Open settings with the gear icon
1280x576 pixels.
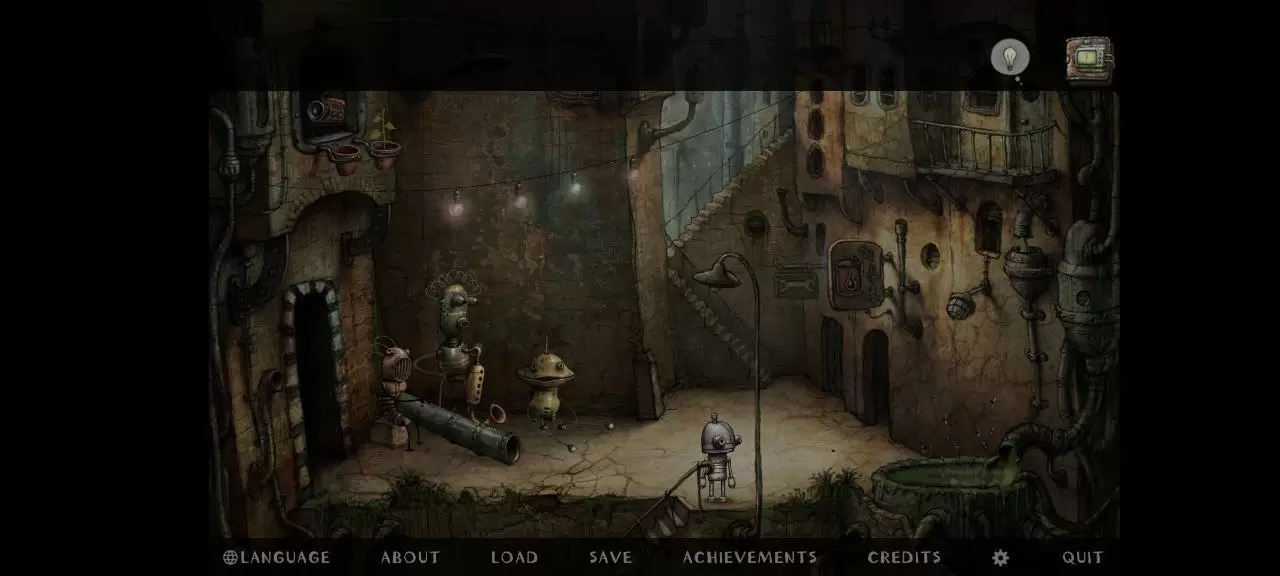pos(1000,558)
